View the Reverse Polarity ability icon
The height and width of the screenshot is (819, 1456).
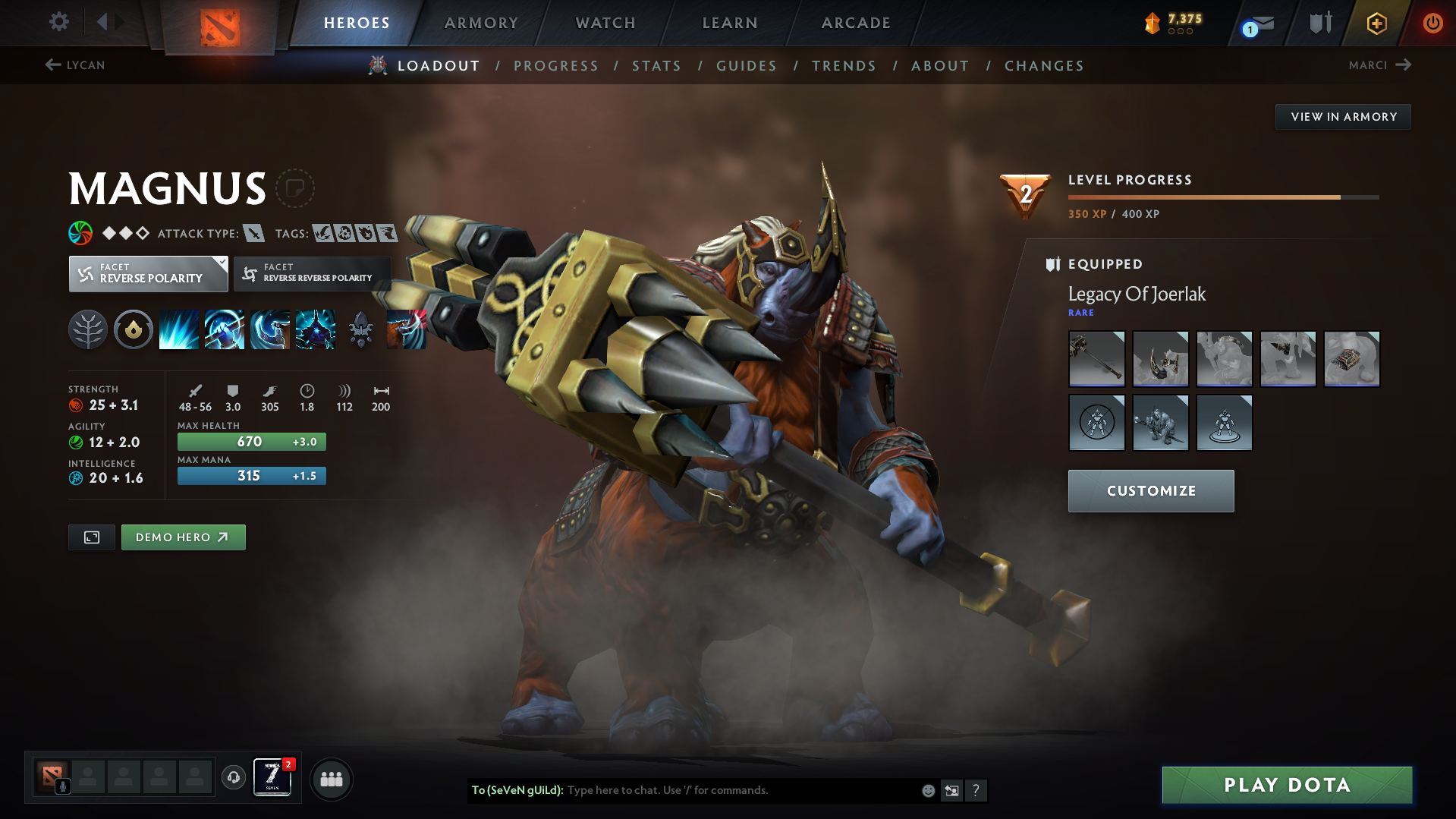click(x=316, y=329)
